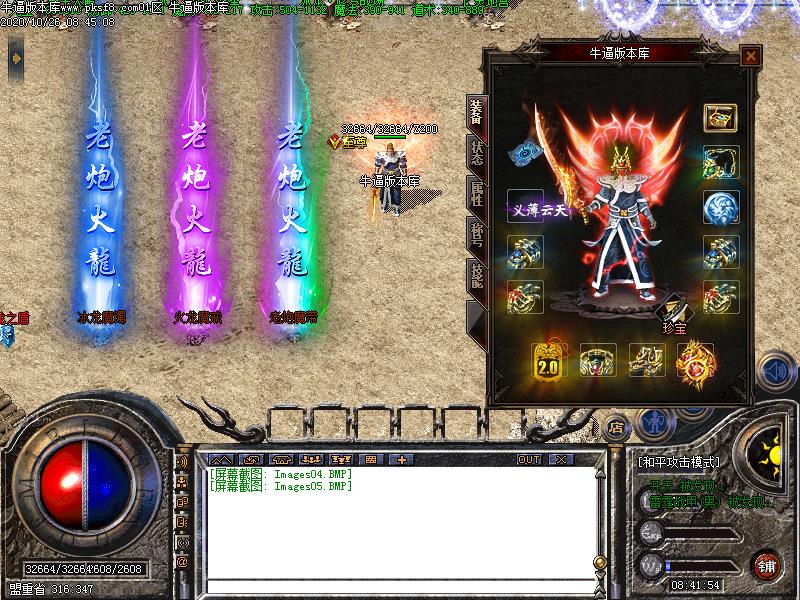Open the red 铺 stall button

tap(765, 564)
